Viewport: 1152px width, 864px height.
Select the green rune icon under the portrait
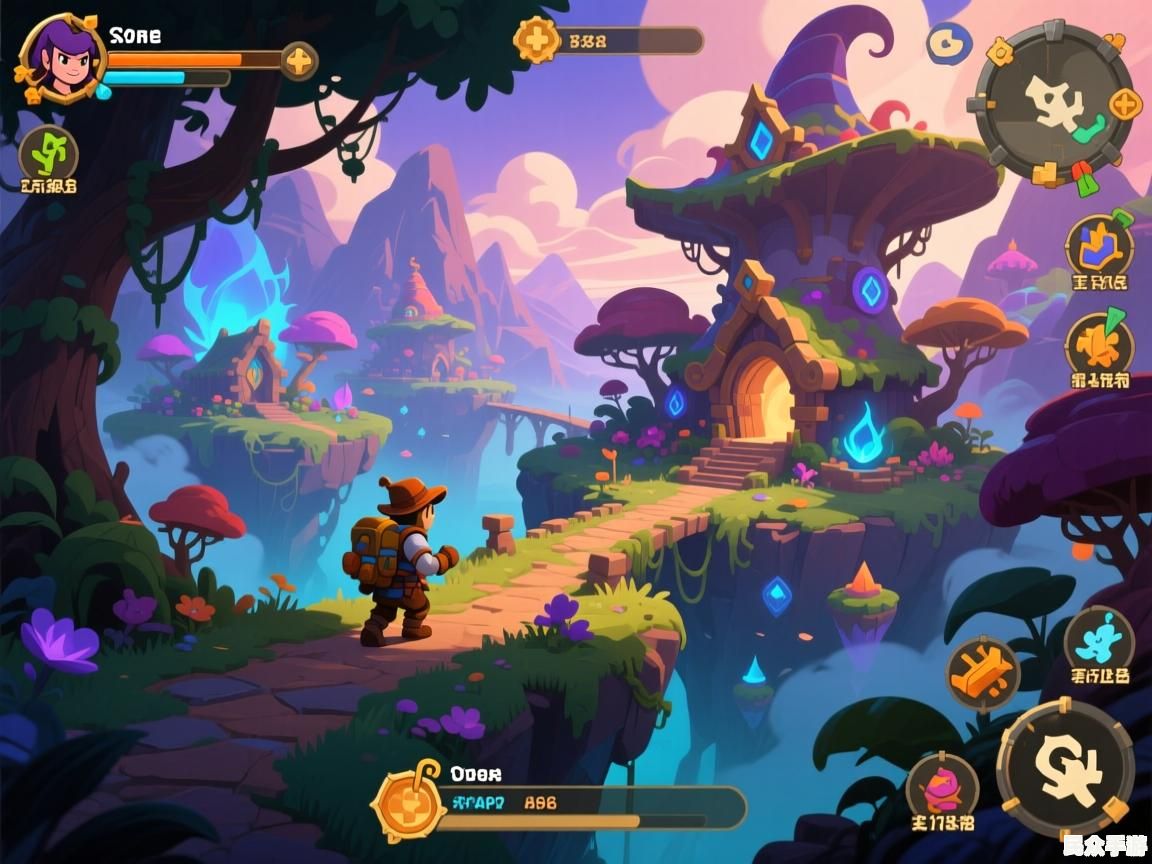click(48, 154)
